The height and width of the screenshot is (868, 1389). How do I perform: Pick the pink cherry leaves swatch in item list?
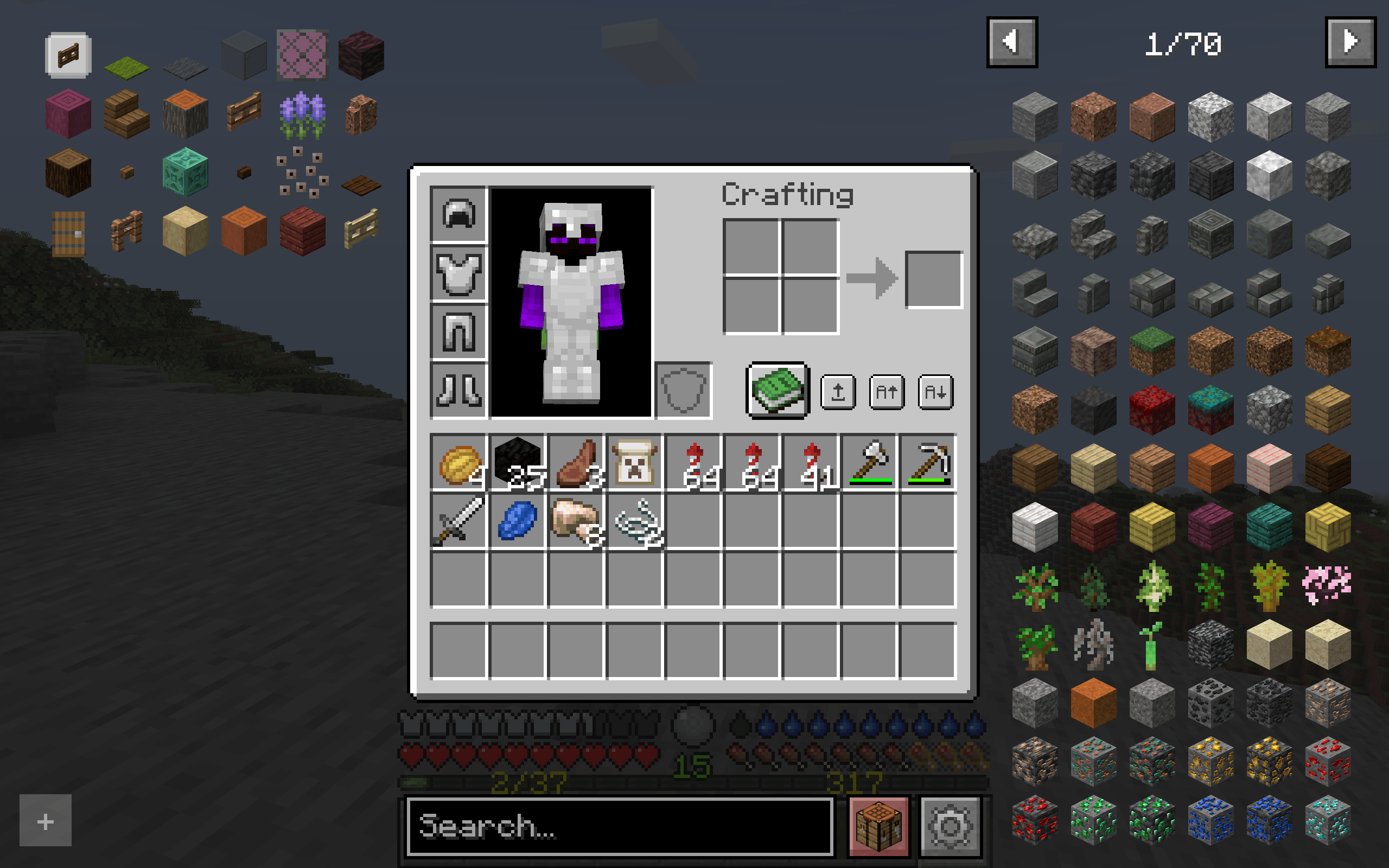pyautogui.click(x=1326, y=583)
